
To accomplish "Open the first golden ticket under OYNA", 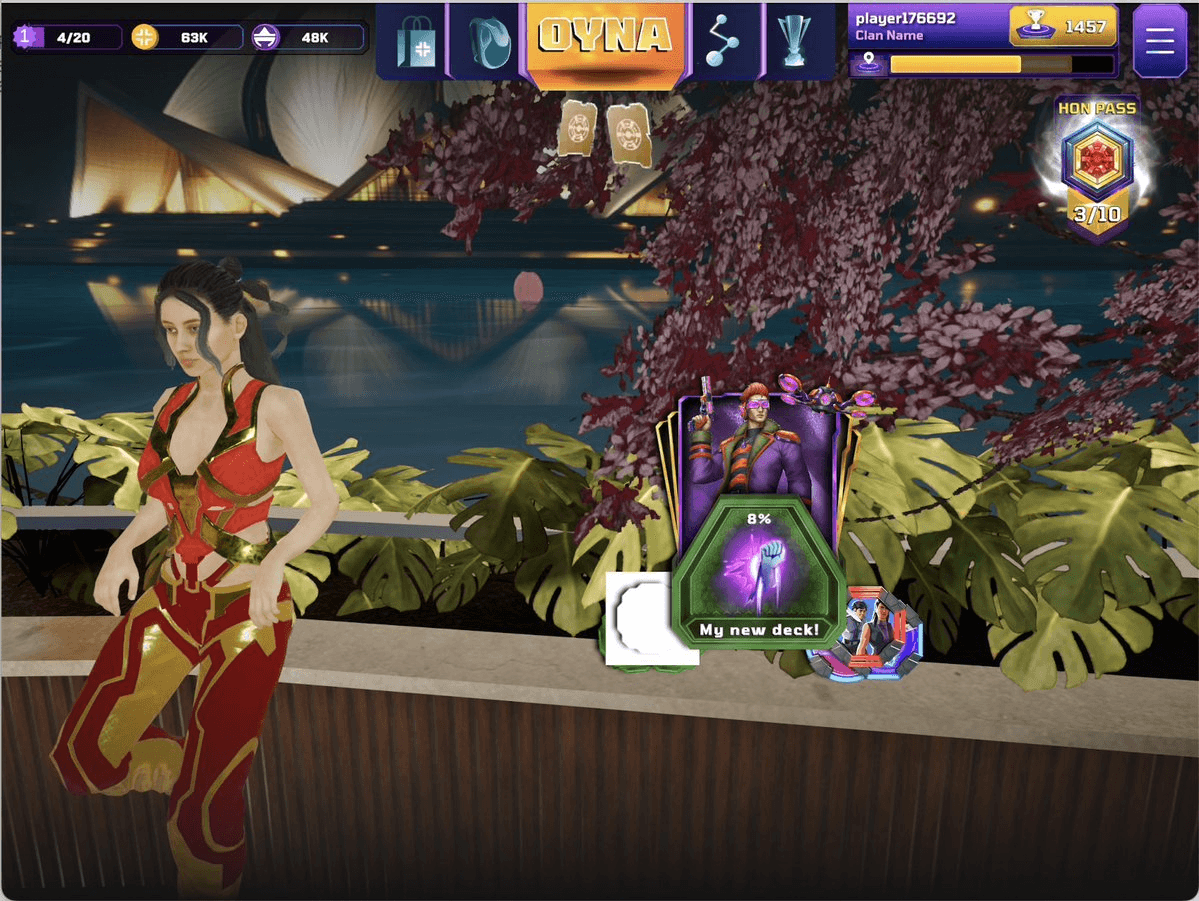I will (x=579, y=129).
